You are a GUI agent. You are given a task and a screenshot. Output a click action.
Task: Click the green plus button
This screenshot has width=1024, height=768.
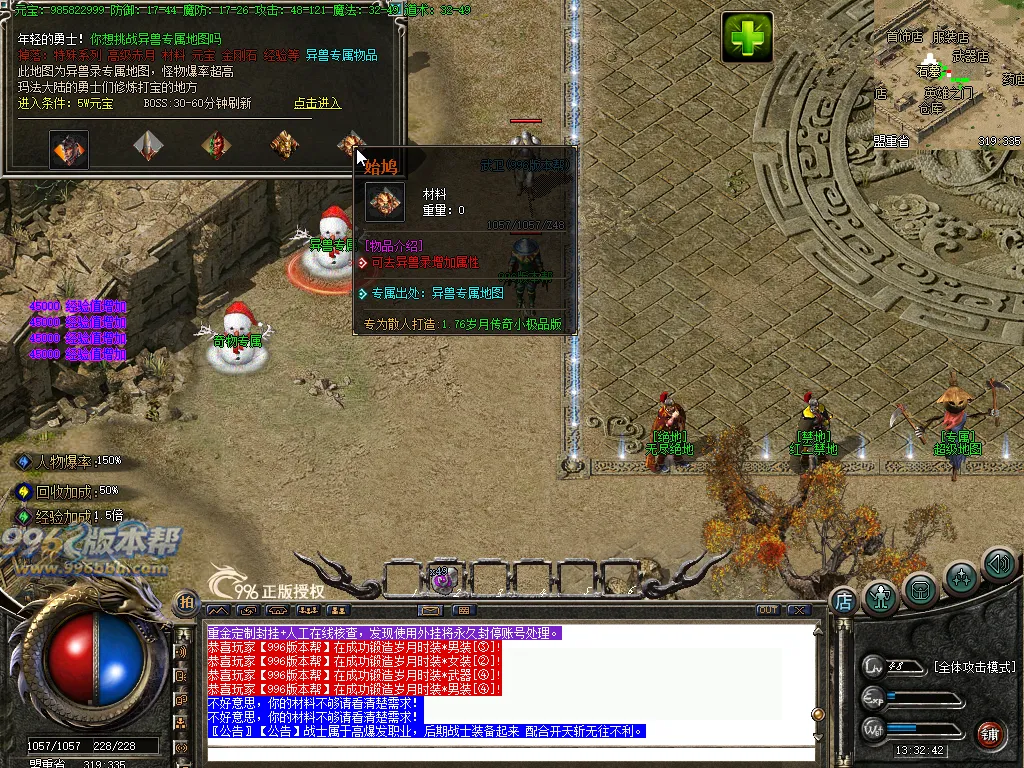click(747, 38)
